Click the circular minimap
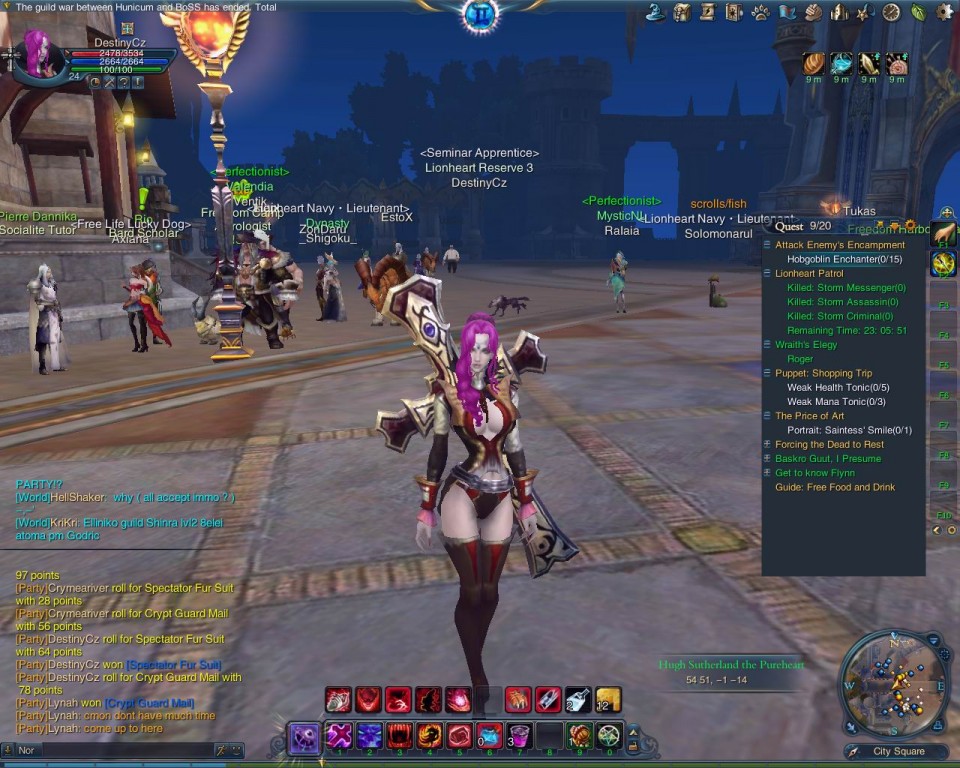The width and height of the screenshot is (960, 768). click(892, 684)
